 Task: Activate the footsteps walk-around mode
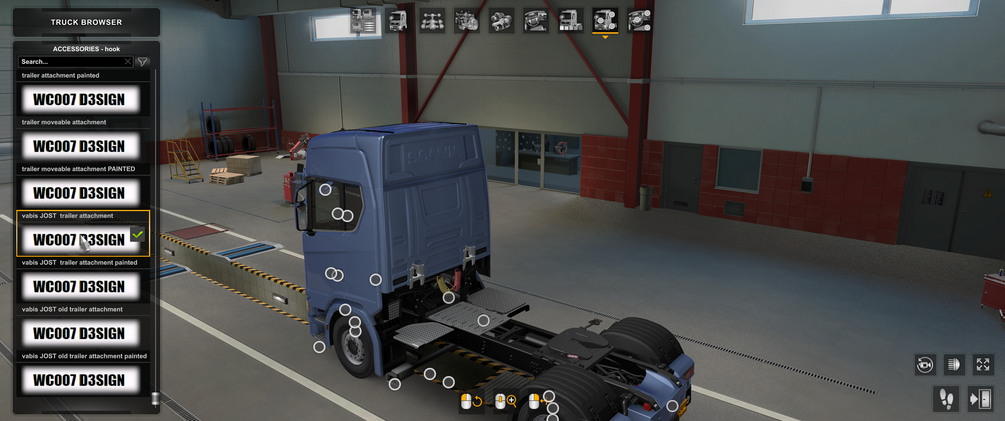pos(945,399)
